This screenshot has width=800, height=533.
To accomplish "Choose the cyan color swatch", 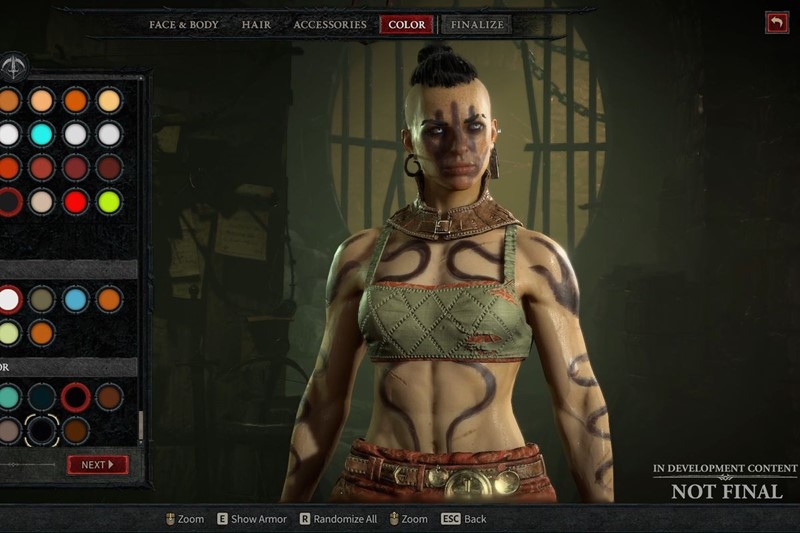I will pos(42,134).
